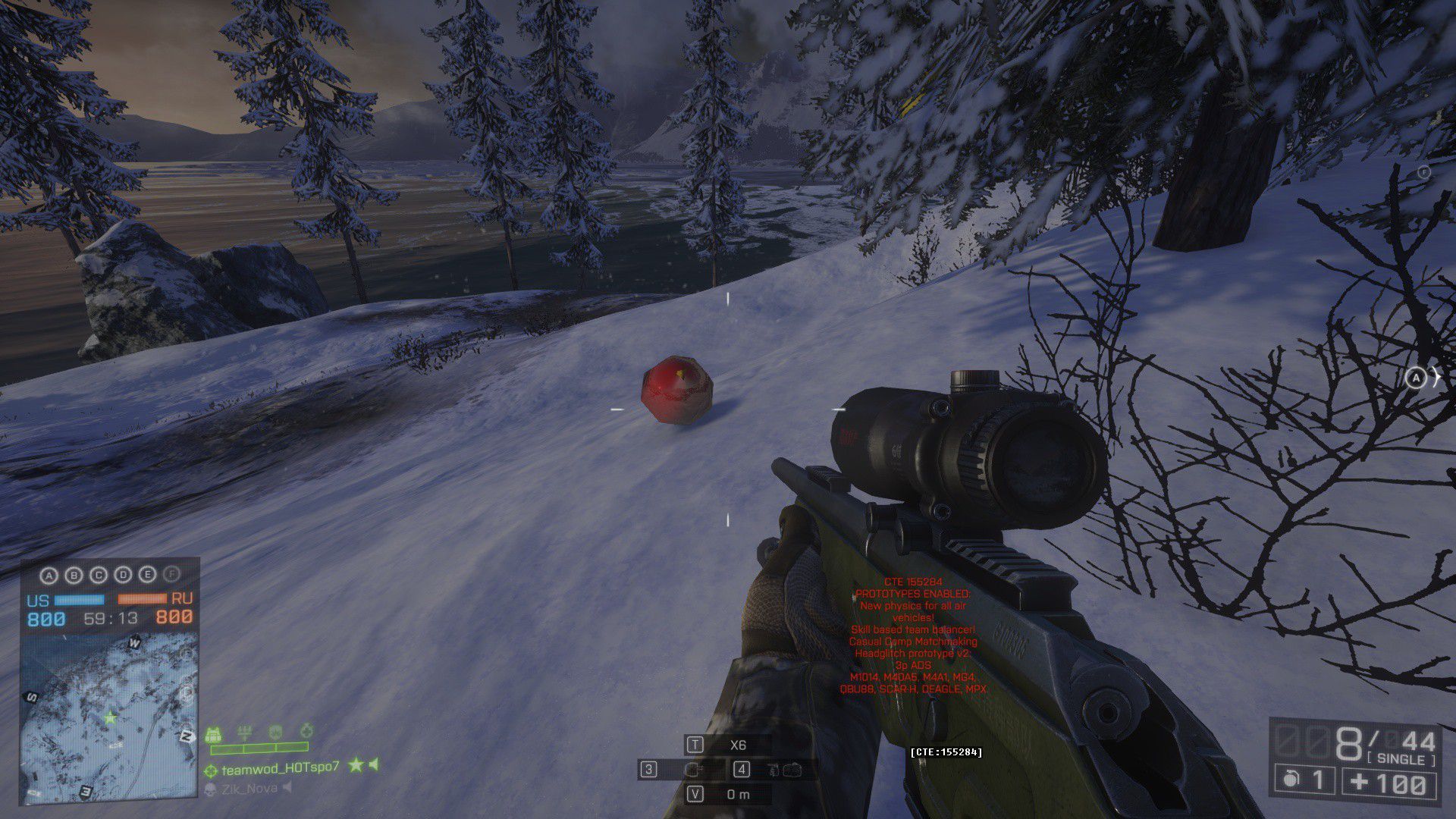The width and height of the screenshot is (1456, 819).
Task: Select capture point B flag icon
Action: pyautogui.click(x=74, y=576)
